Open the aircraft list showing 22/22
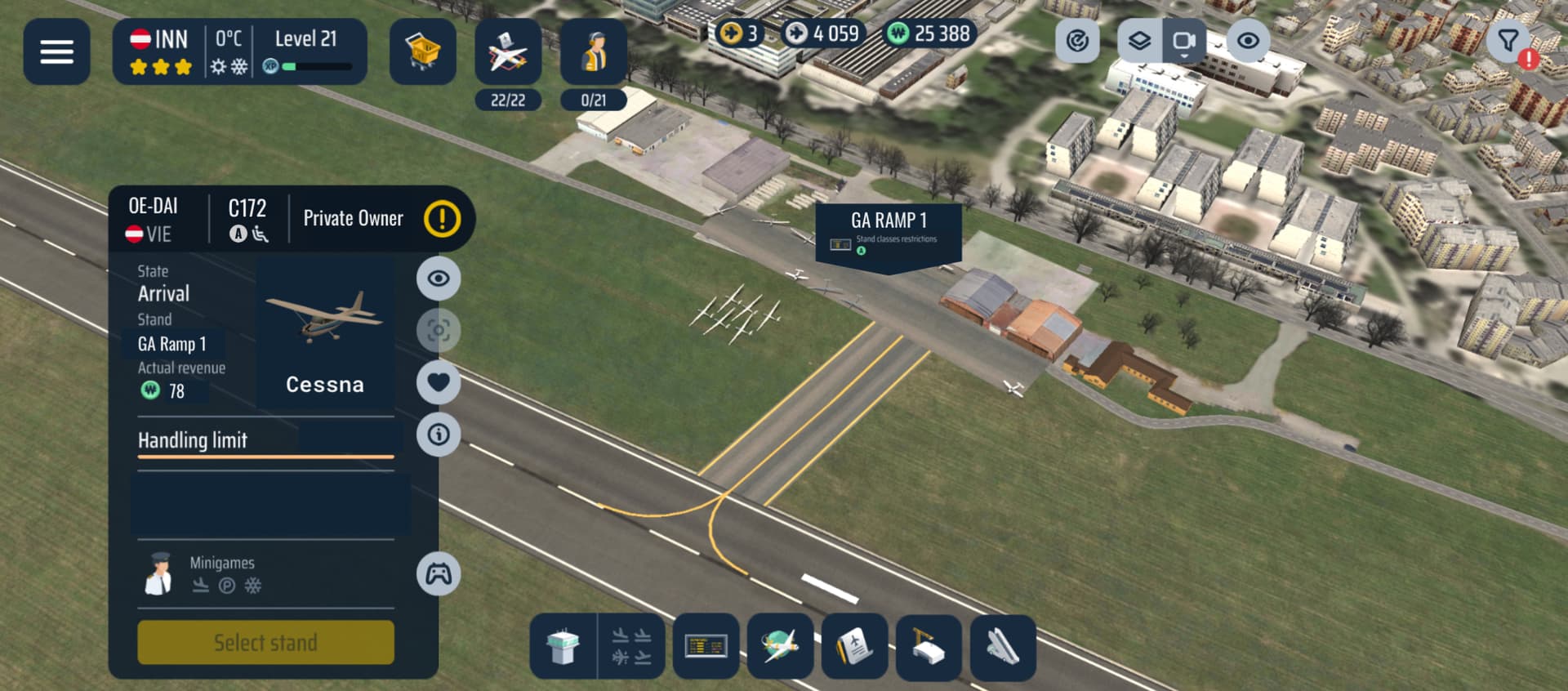Screen dimensions: 1568x691 tap(507, 53)
